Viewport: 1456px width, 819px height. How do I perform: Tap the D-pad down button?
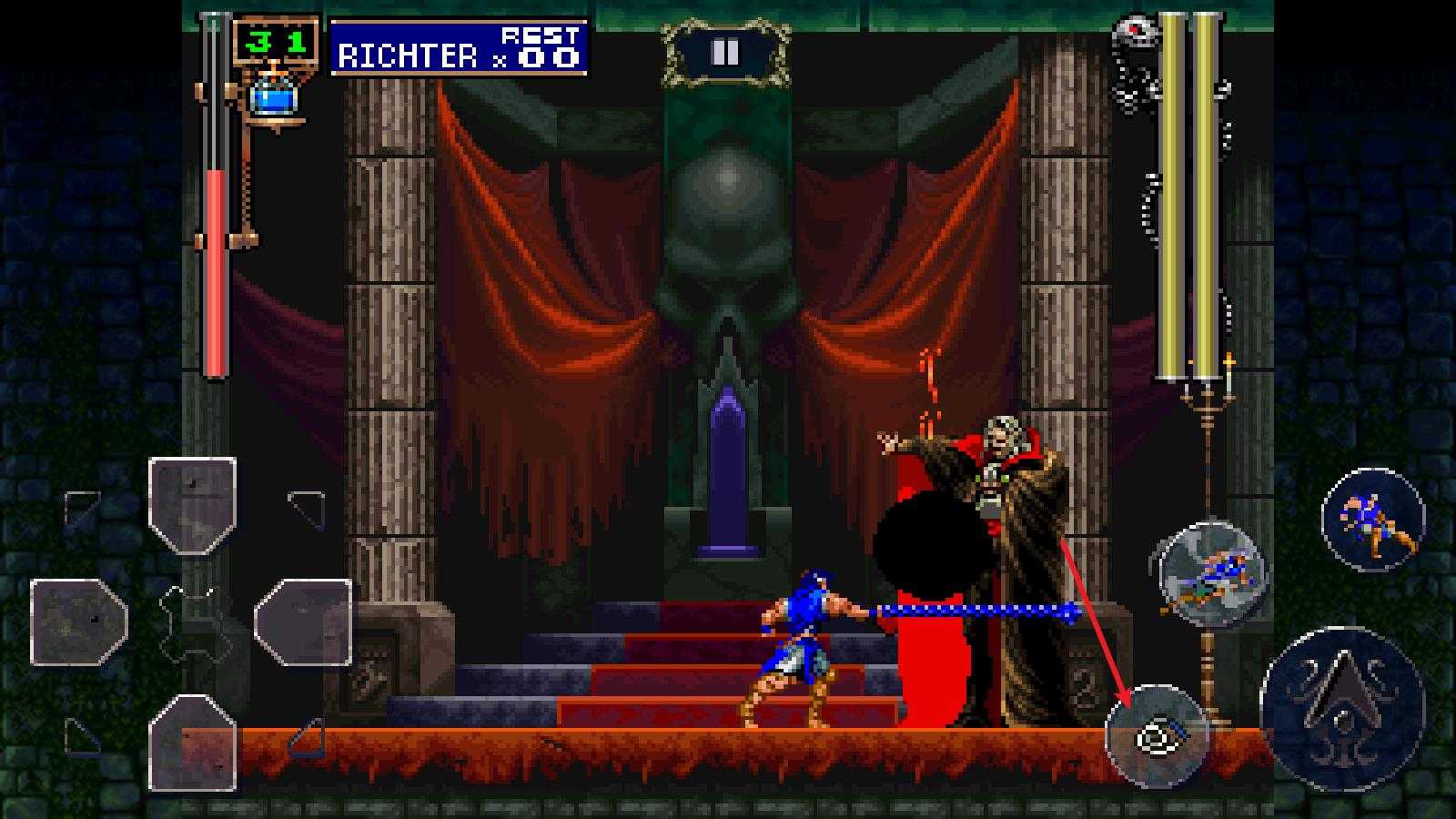pyautogui.click(x=193, y=742)
